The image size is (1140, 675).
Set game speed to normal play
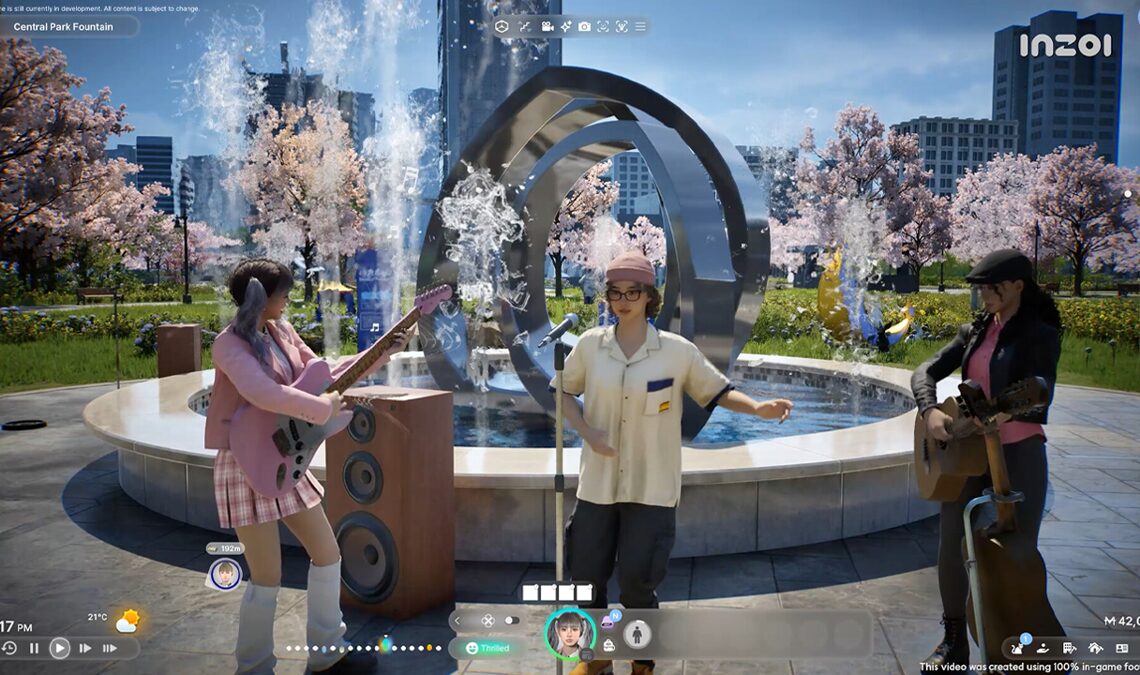(x=60, y=648)
